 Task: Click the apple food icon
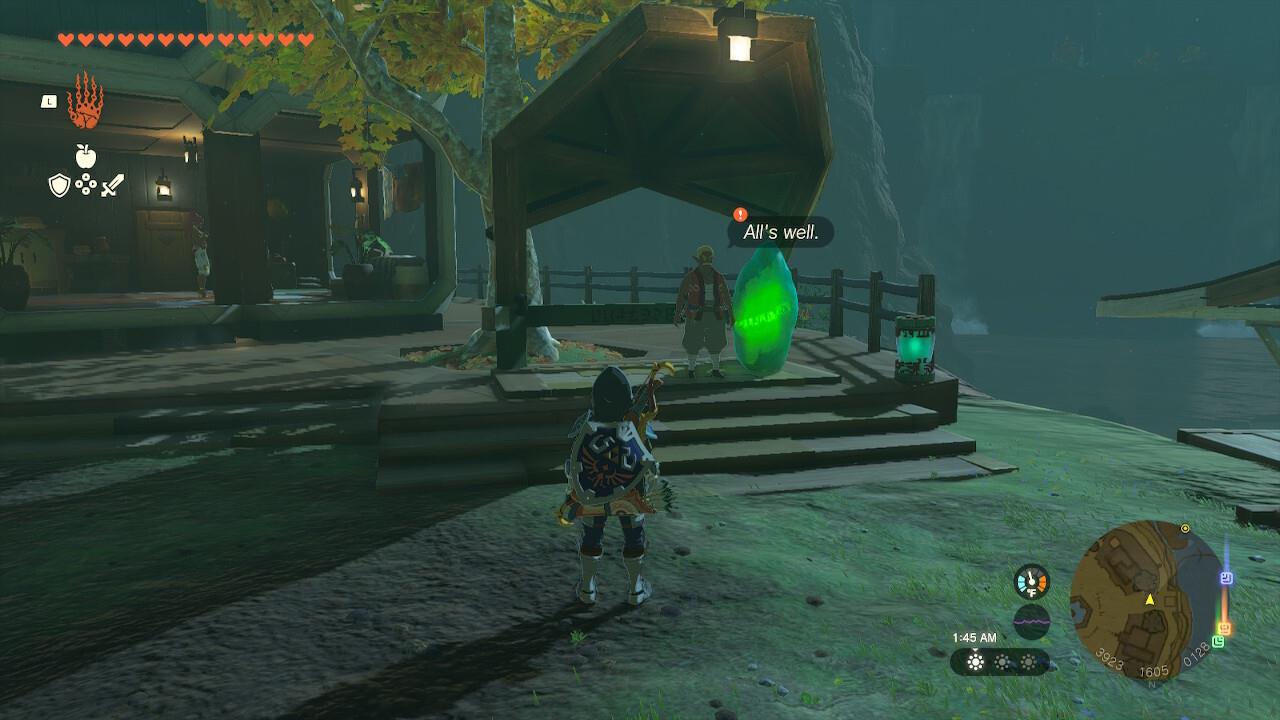86,156
